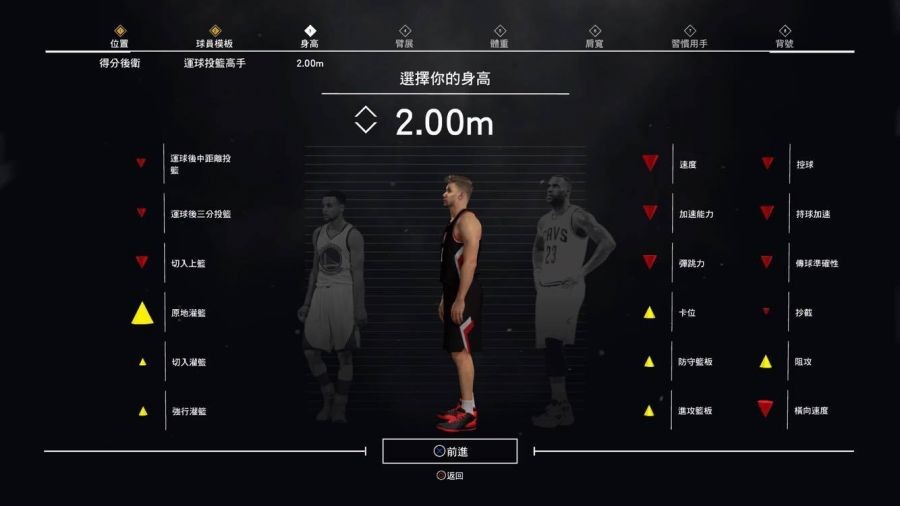Open the 球員模板 tab
This screenshot has width=900, height=506.
(215, 38)
